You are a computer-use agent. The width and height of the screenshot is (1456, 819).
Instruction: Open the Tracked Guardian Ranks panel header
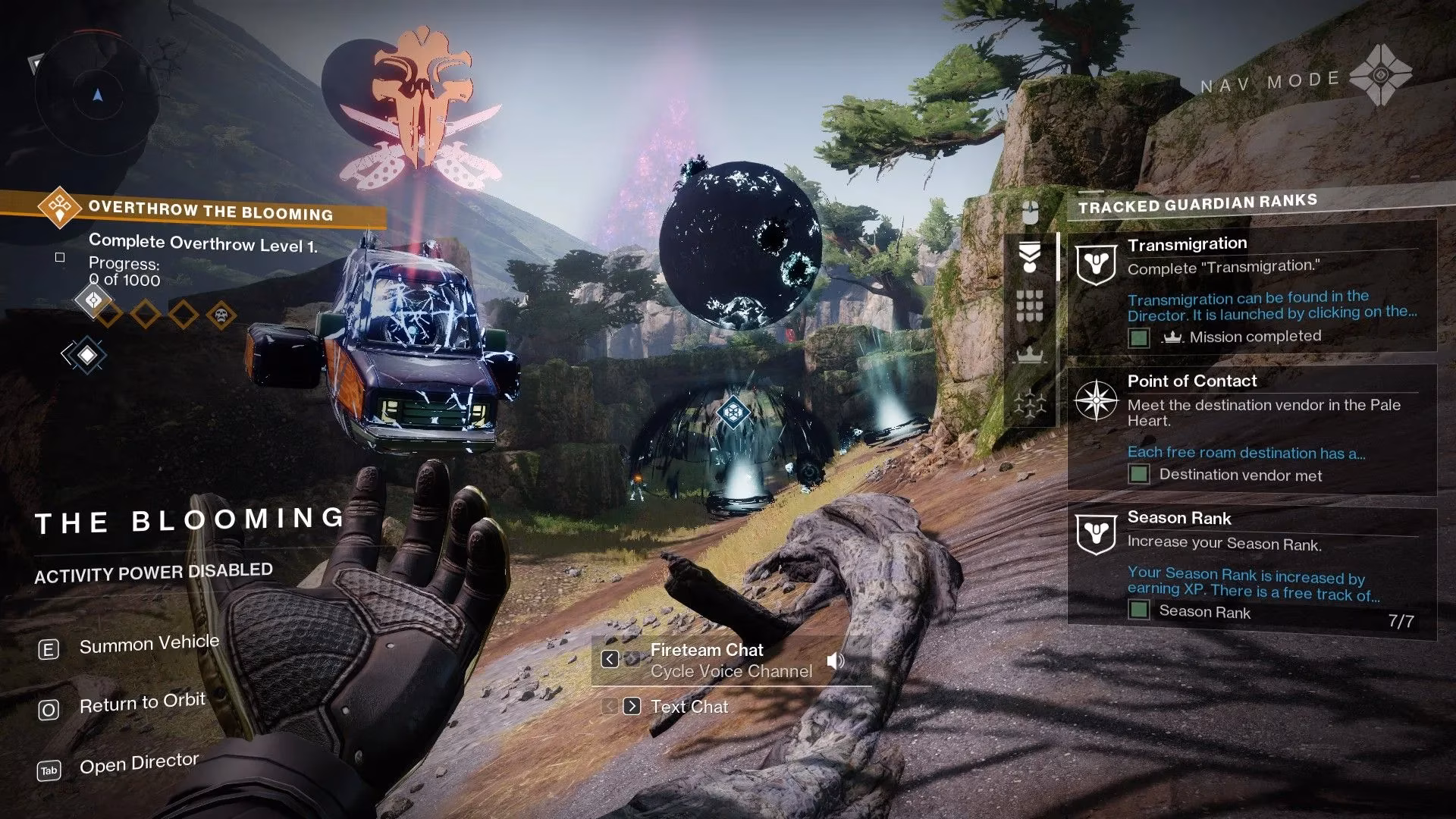[1197, 202]
